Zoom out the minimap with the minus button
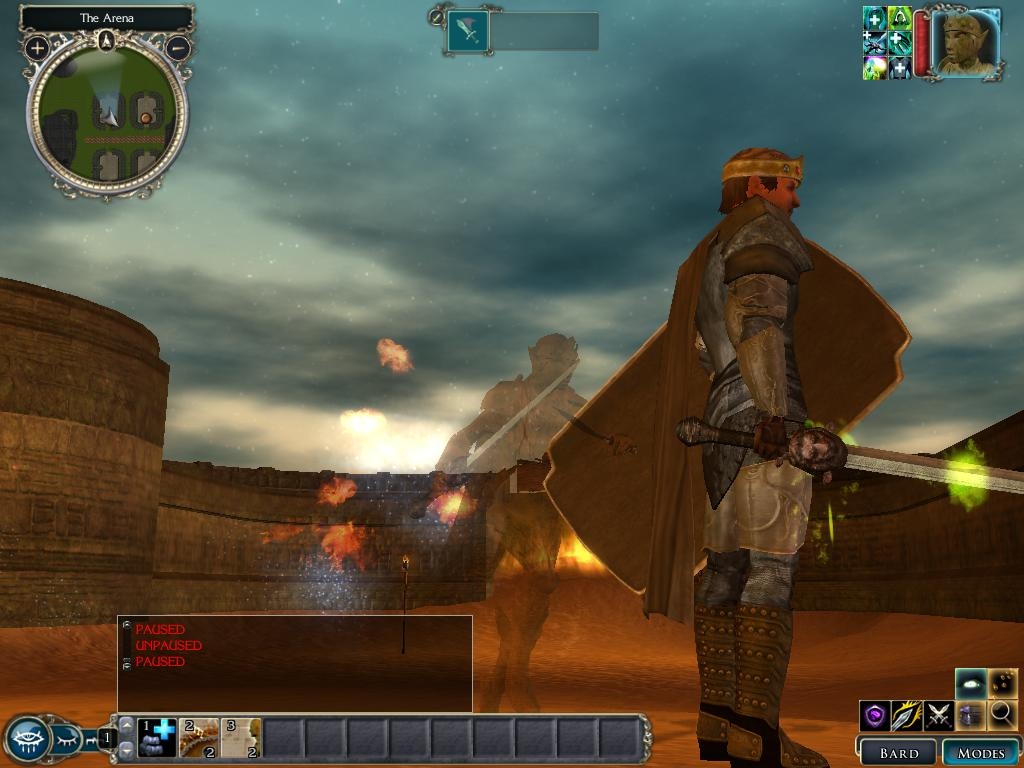The width and height of the screenshot is (1024, 768). tap(178, 47)
